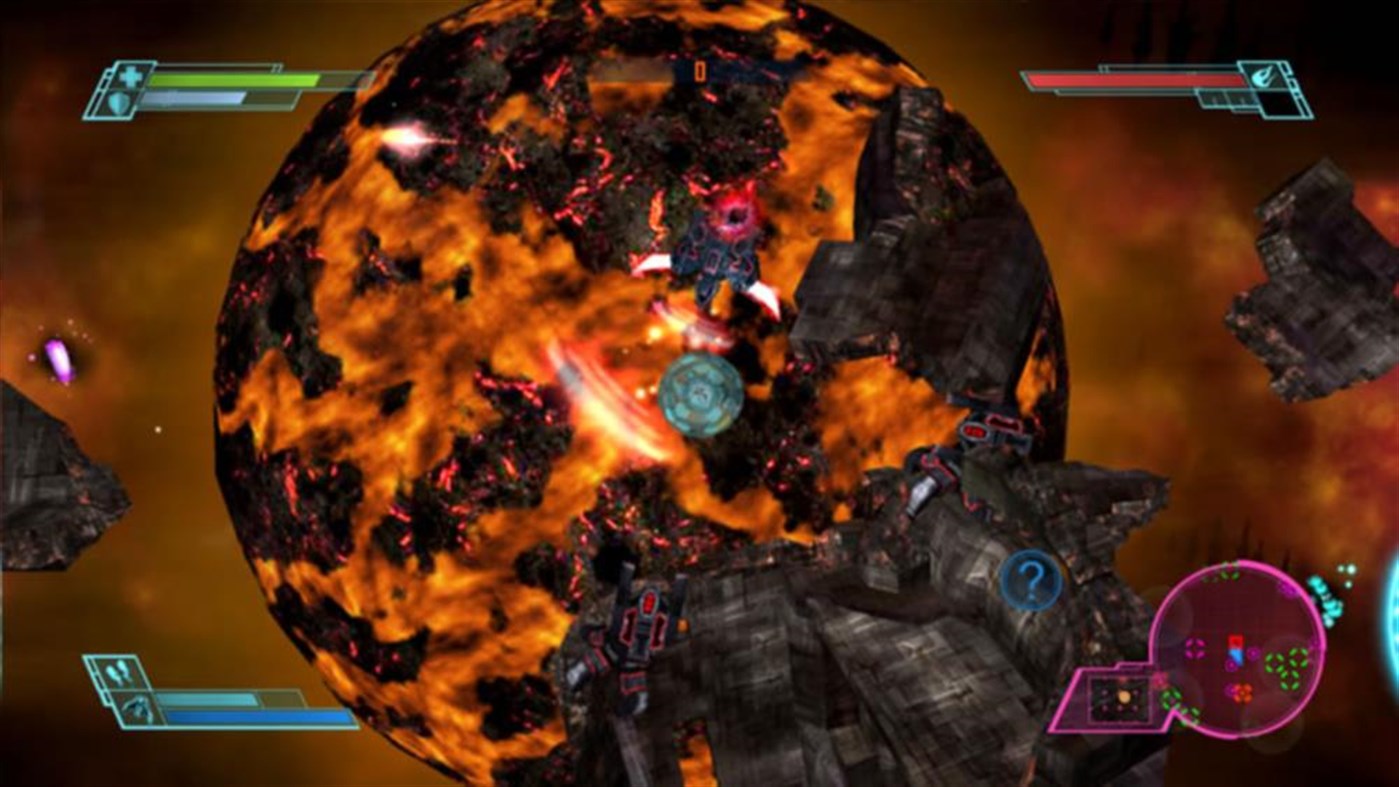Click the score counter at top center
The image size is (1399, 787).
(x=700, y=72)
